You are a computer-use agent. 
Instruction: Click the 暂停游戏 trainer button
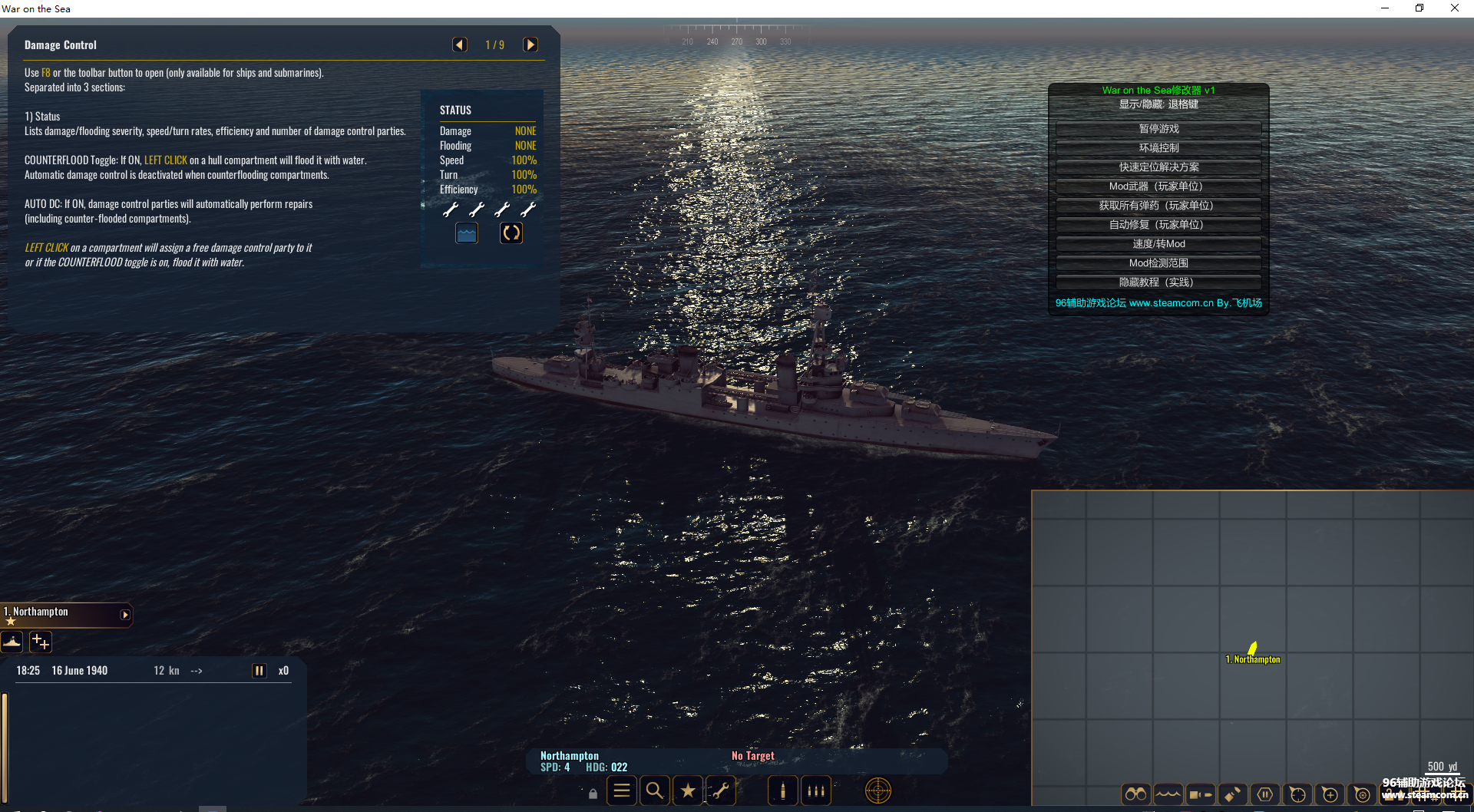click(x=1158, y=129)
